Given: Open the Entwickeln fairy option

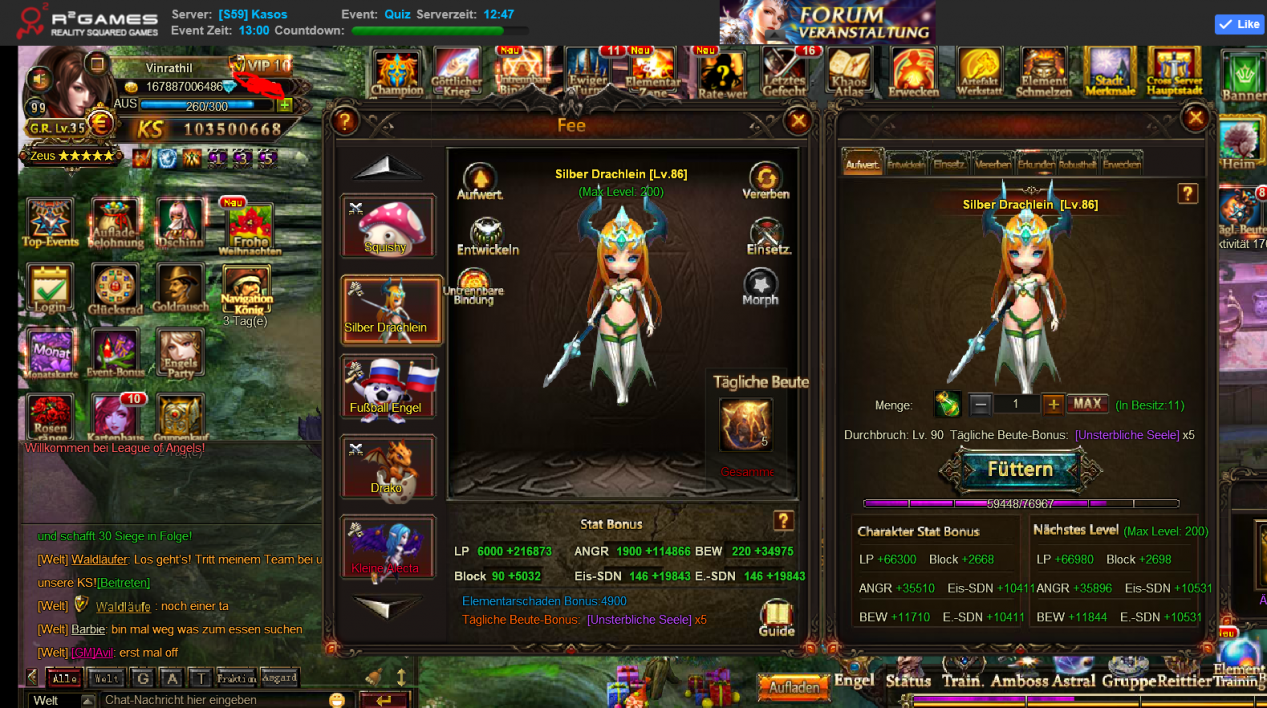Looking at the screenshot, I should pos(487,237).
